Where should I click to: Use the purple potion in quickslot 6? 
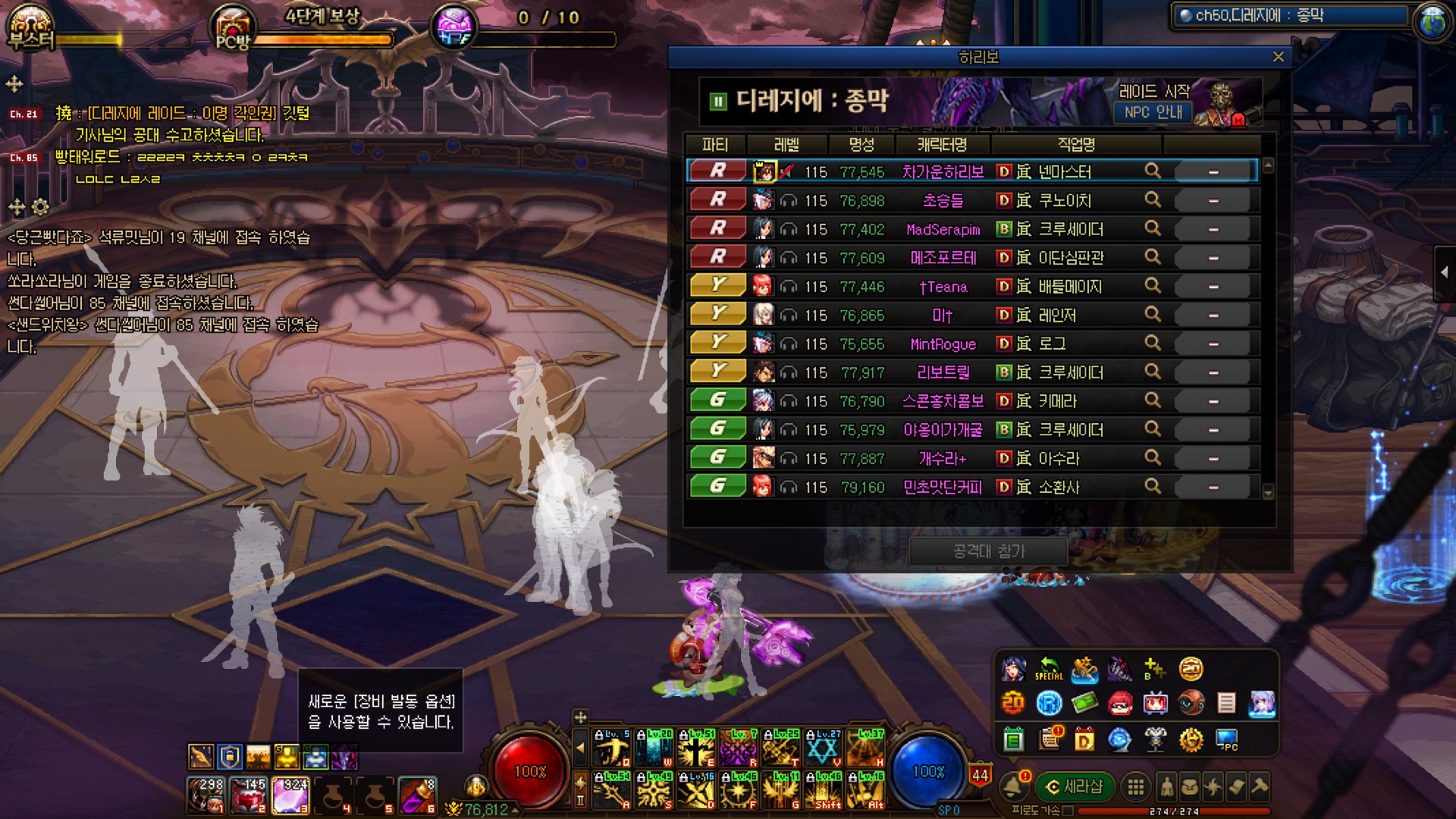(416, 795)
